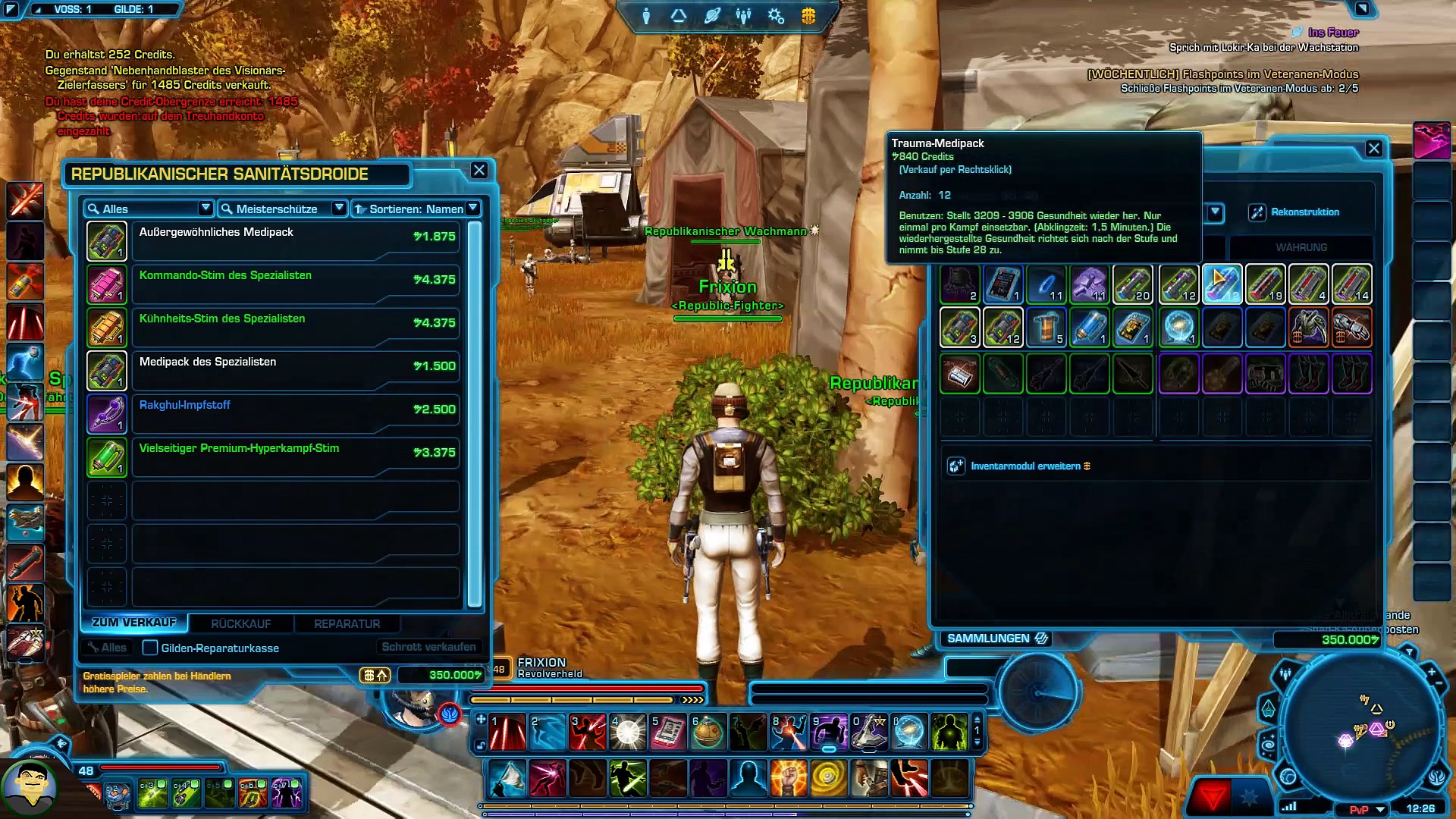Select Medipack des Spezialisten from vendor

click(x=296, y=371)
